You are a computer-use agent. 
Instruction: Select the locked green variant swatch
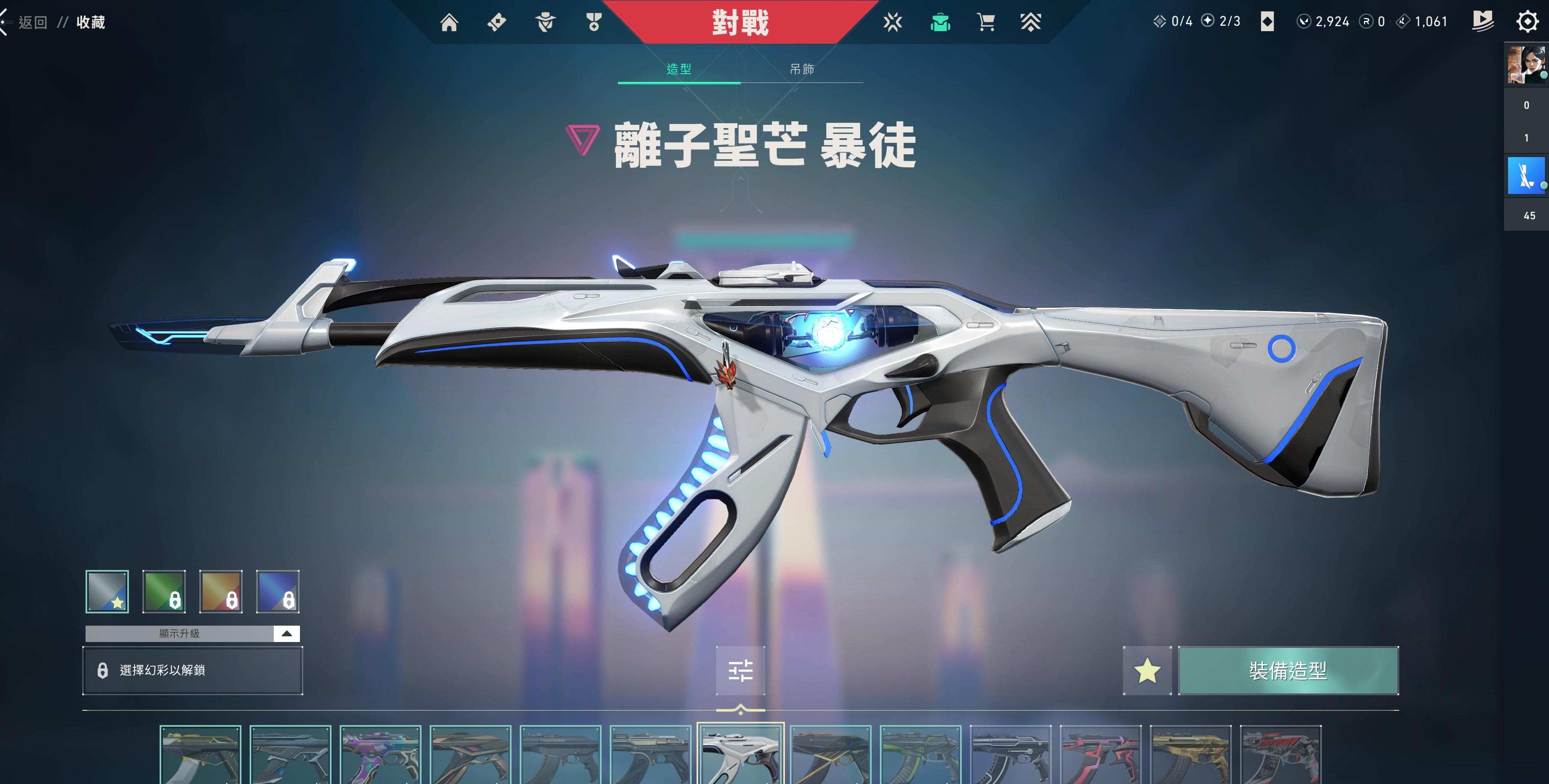click(x=164, y=592)
